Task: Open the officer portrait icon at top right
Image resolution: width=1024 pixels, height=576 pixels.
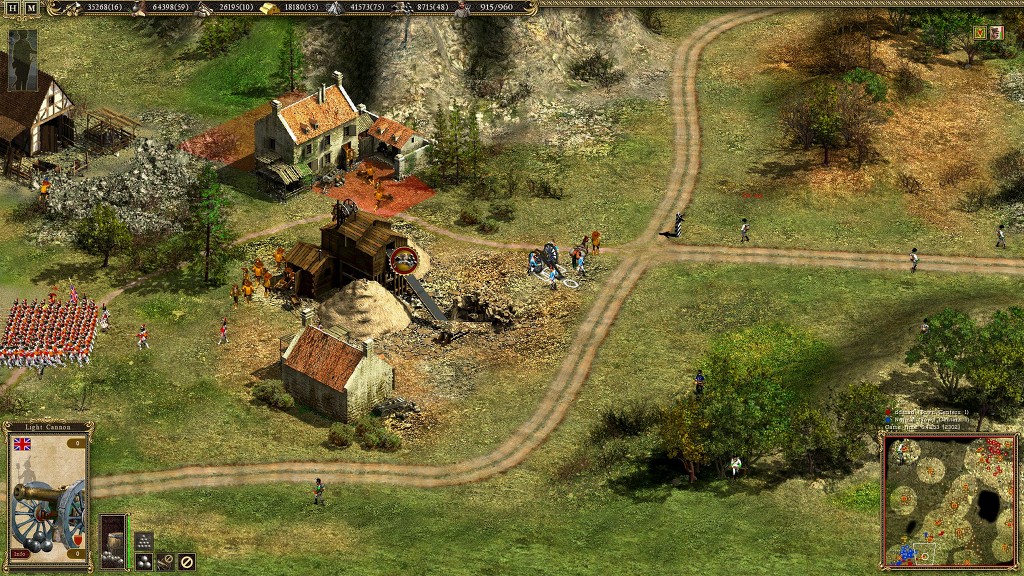Action: (x=996, y=33)
